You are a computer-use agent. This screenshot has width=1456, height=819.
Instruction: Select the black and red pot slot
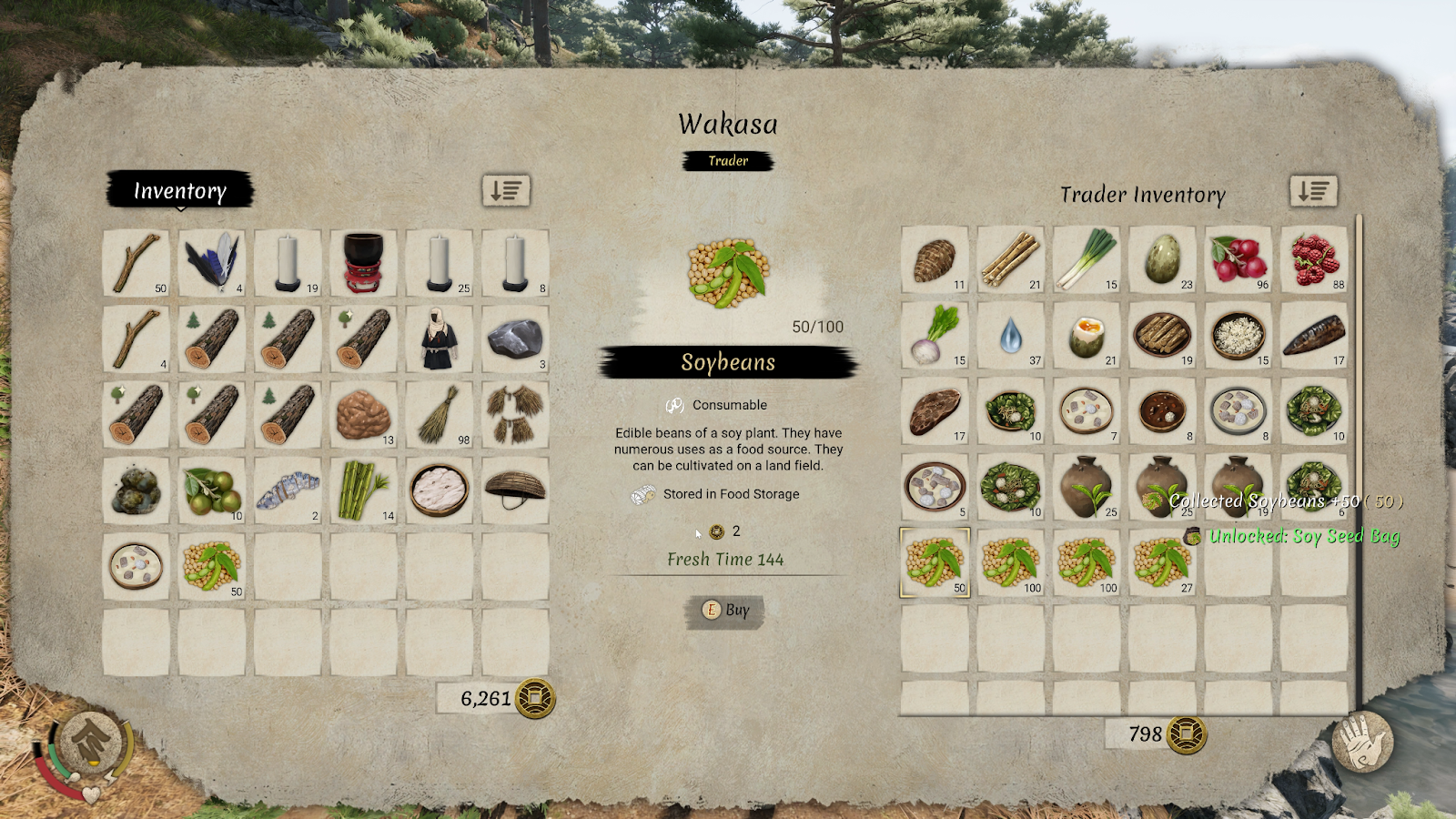tap(363, 263)
